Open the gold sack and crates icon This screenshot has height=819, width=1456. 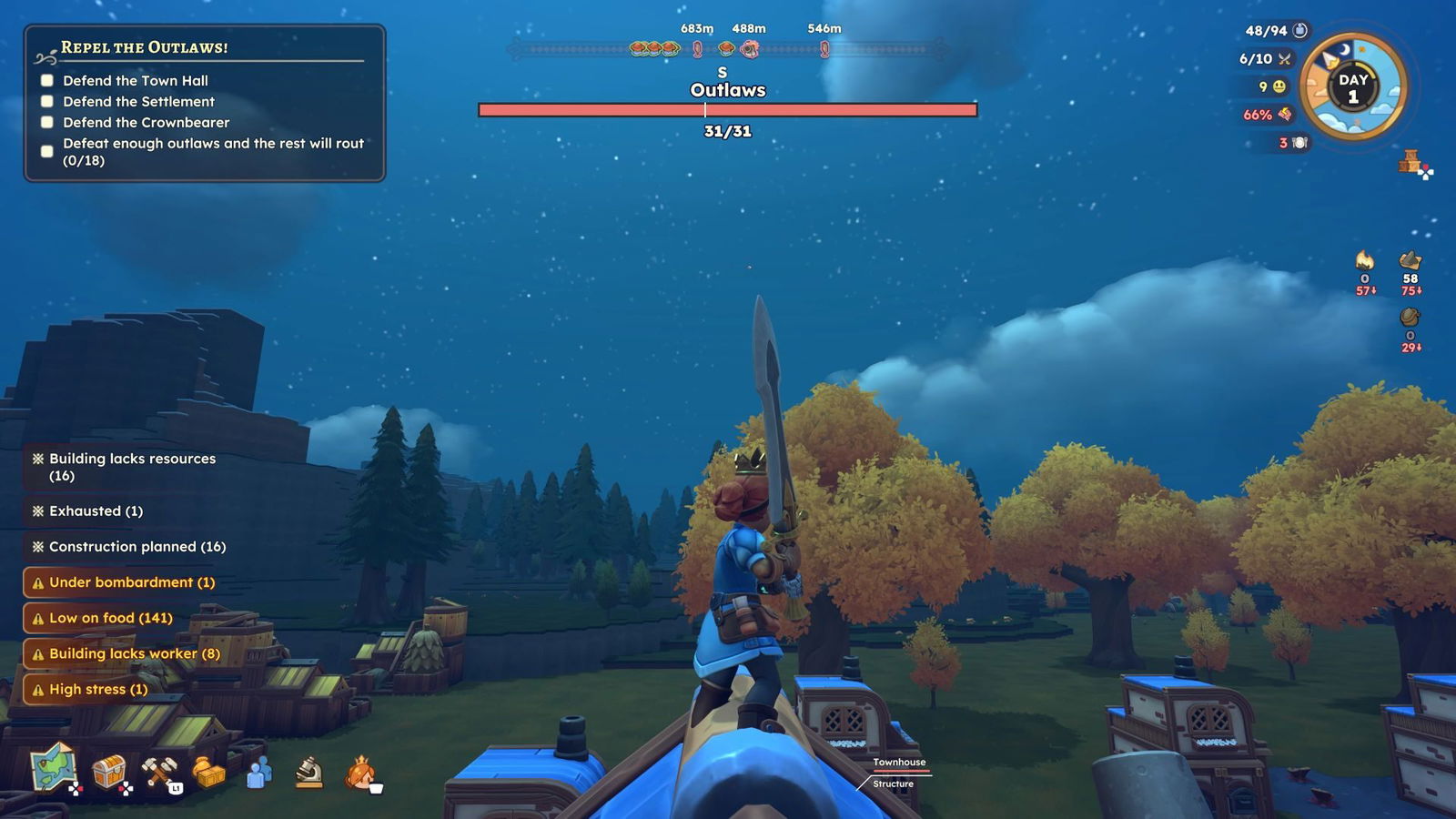208,772
